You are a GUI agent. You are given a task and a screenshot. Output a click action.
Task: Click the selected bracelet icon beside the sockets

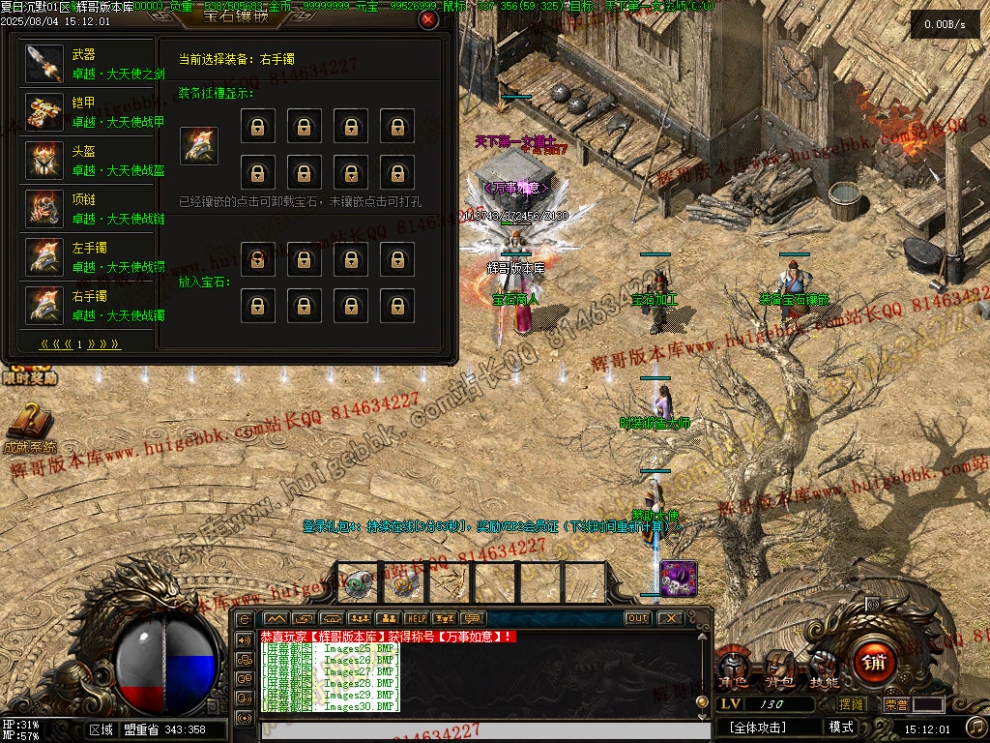coord(197,147)
